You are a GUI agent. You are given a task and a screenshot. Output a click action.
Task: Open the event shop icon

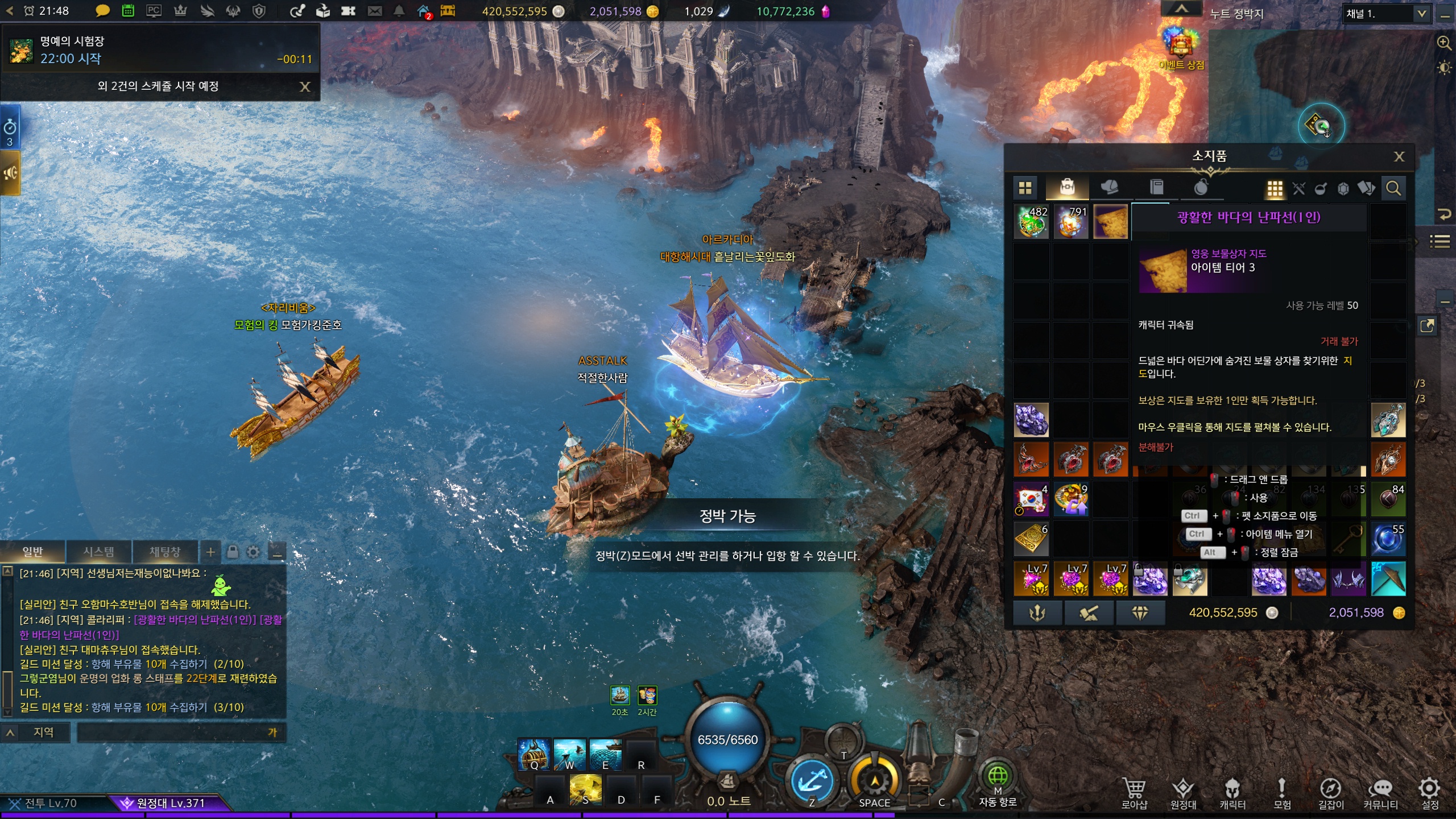1181,47
